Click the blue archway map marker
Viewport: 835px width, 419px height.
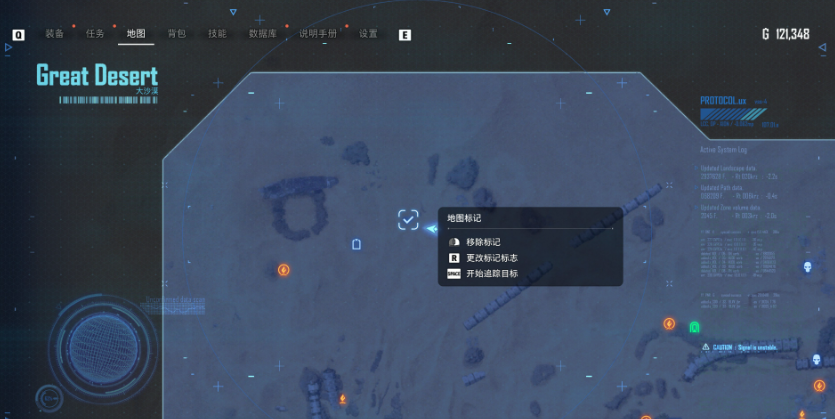click(357, 244)
